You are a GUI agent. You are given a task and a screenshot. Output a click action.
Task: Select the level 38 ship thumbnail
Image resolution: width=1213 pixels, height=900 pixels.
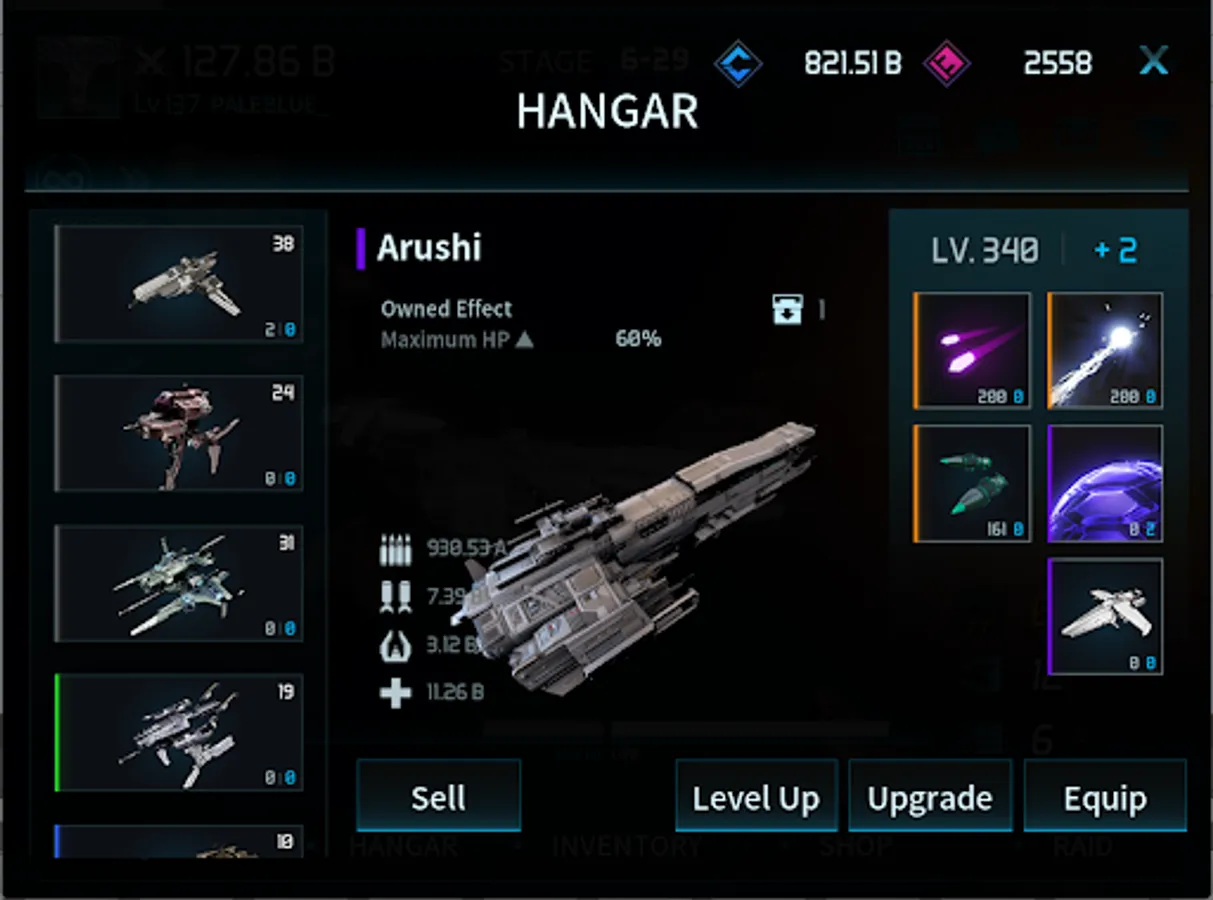(x=179, y=284)
